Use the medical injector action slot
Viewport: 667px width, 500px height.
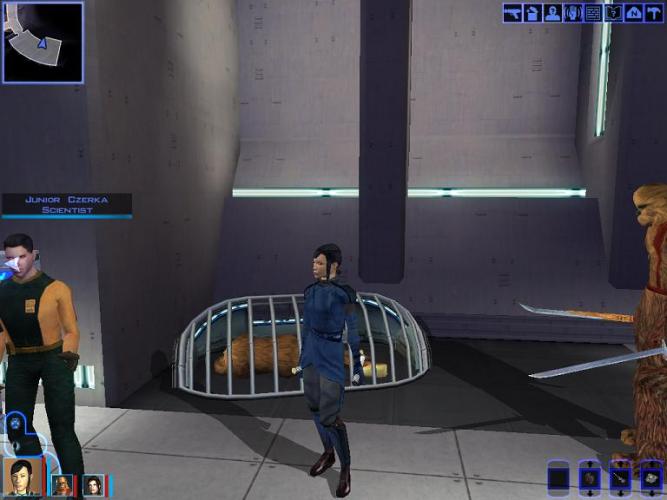(621, 478)
